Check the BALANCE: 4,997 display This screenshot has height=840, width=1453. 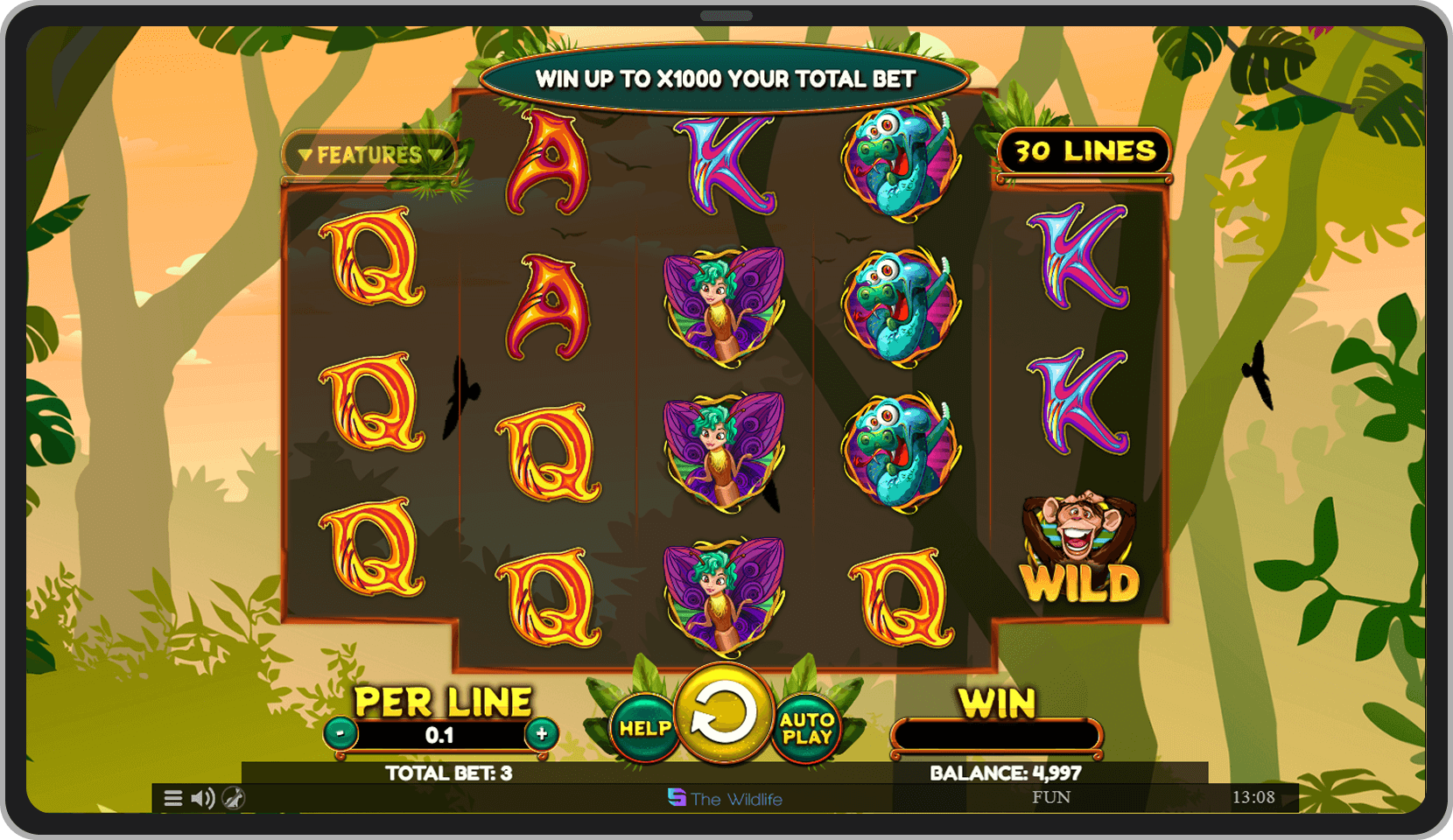(1003, 773)
